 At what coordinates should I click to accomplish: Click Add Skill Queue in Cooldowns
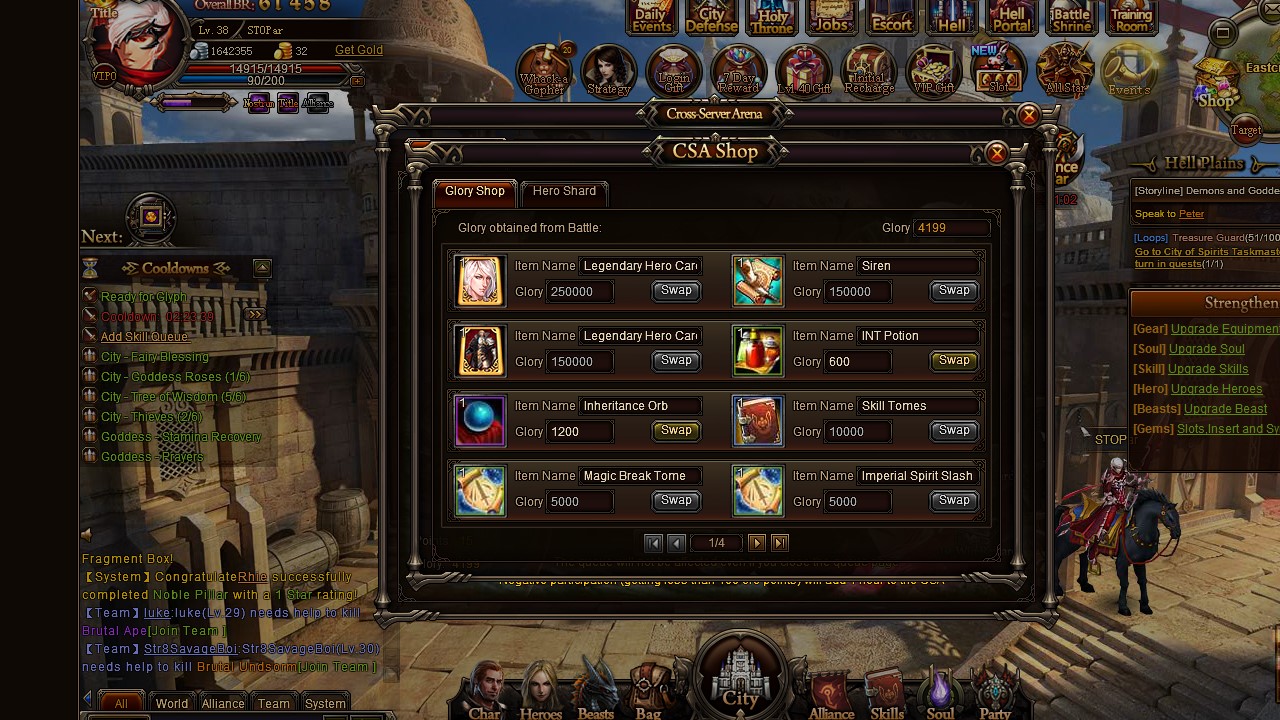tap(144, 337)
